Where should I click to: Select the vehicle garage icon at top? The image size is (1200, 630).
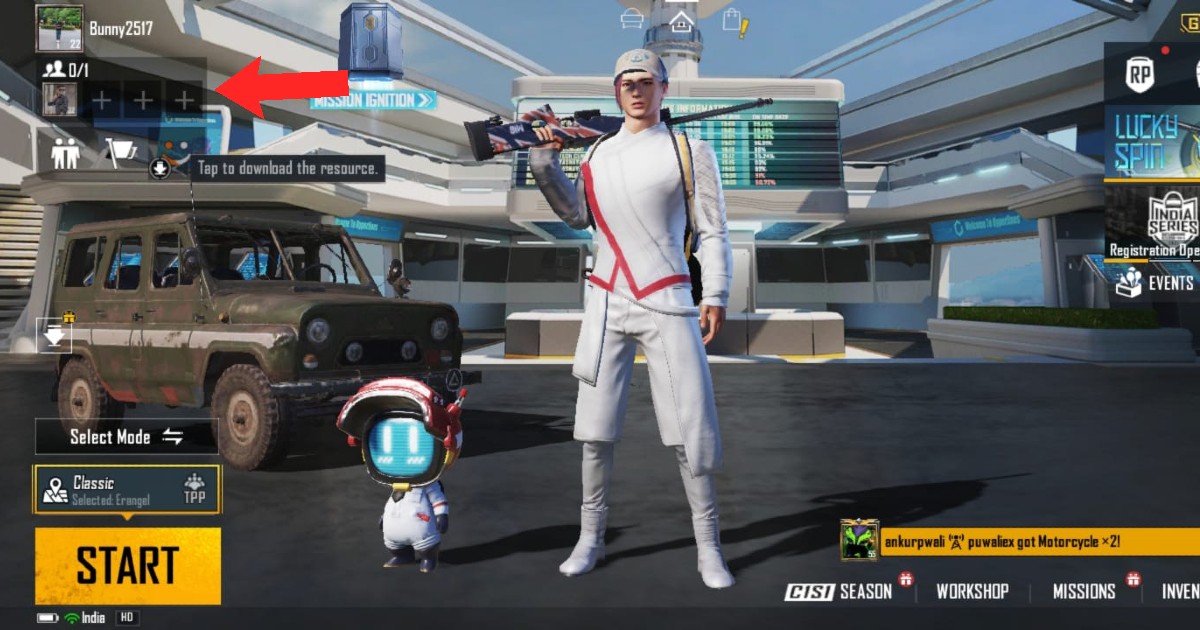631,19
